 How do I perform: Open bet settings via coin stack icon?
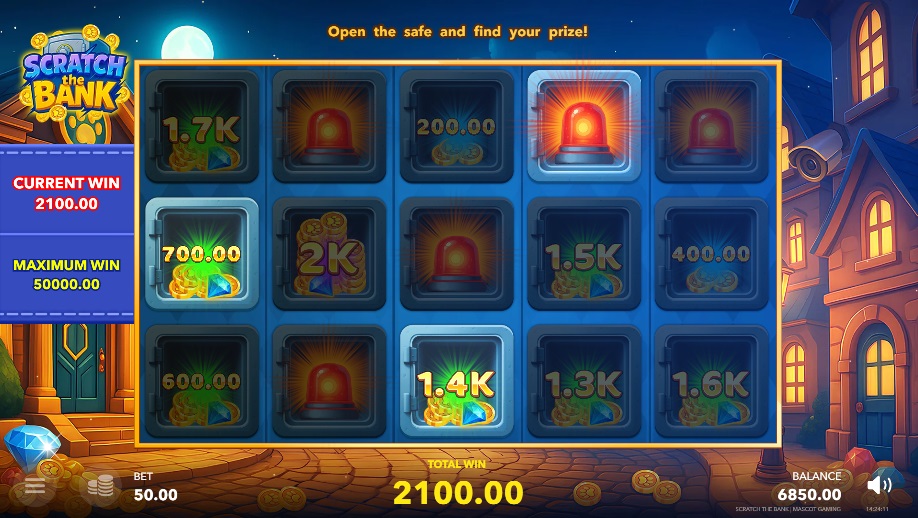[99, 487]
